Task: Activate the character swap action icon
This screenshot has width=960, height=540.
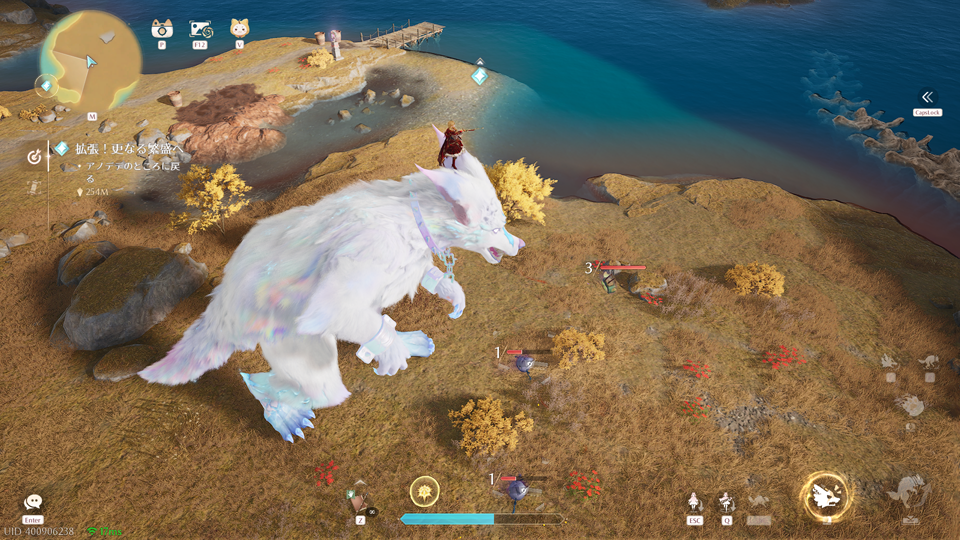Action: [x=726, y=502]
